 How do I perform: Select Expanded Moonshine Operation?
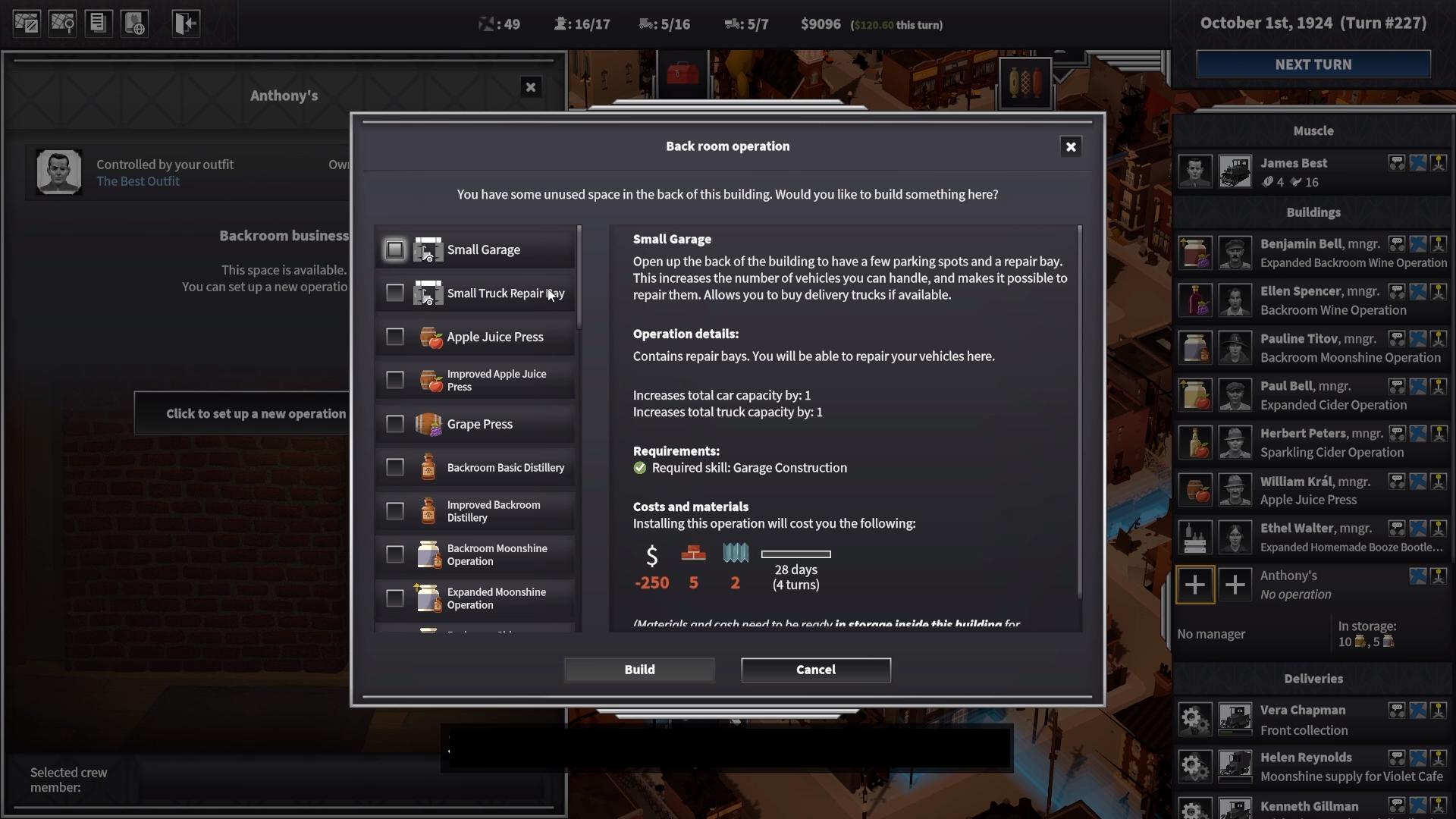tap(395, 598)
